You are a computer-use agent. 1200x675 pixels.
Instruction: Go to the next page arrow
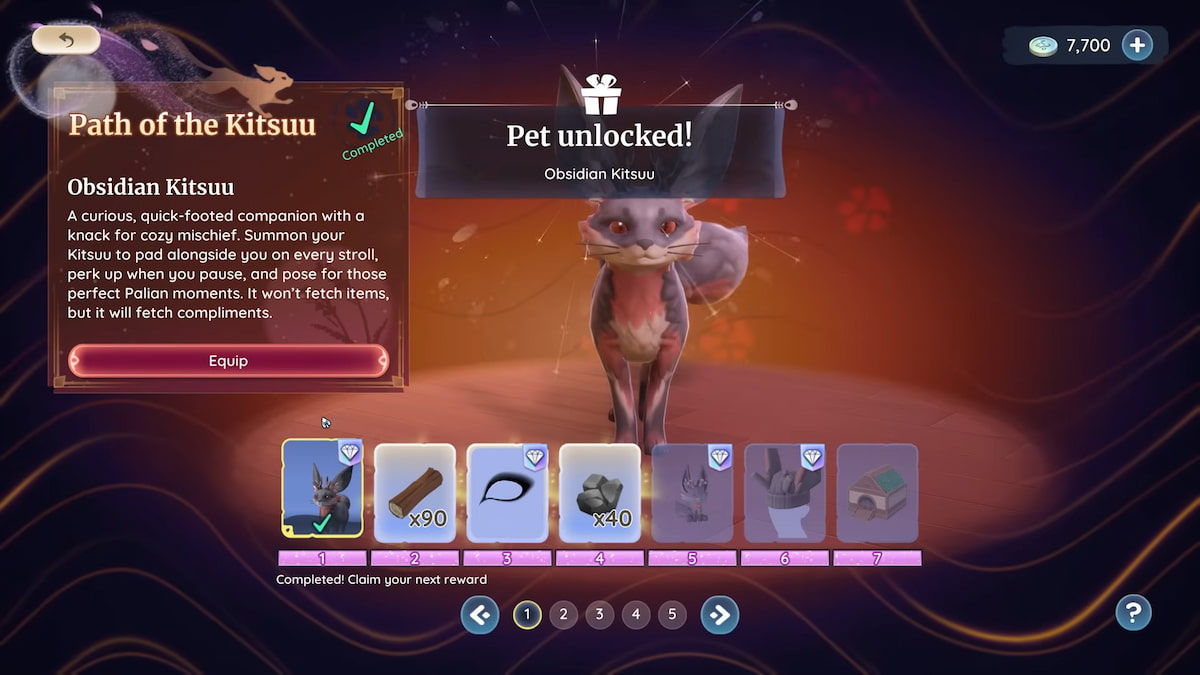point(719,615)
